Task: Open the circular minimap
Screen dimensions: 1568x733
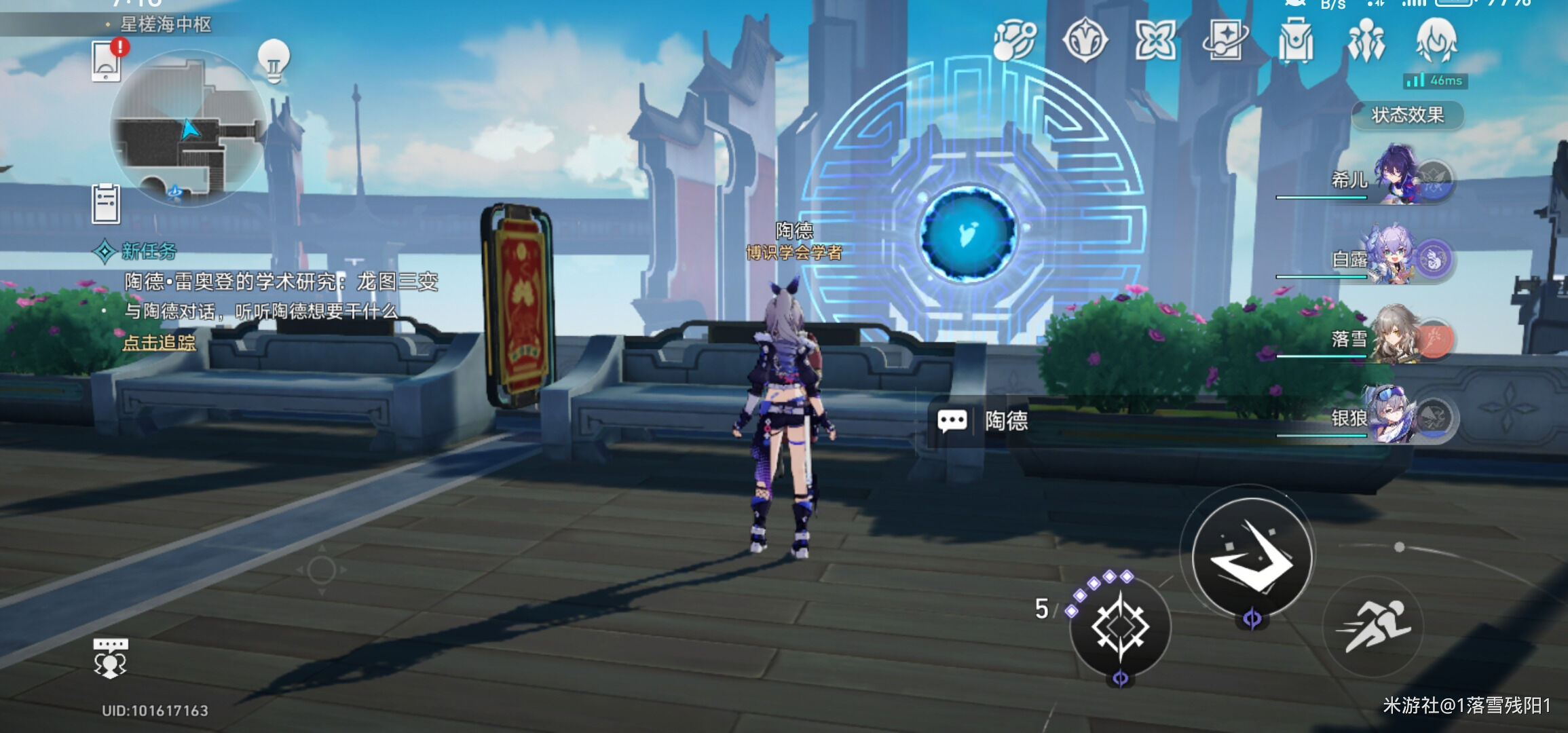Action: click(188, 129)
